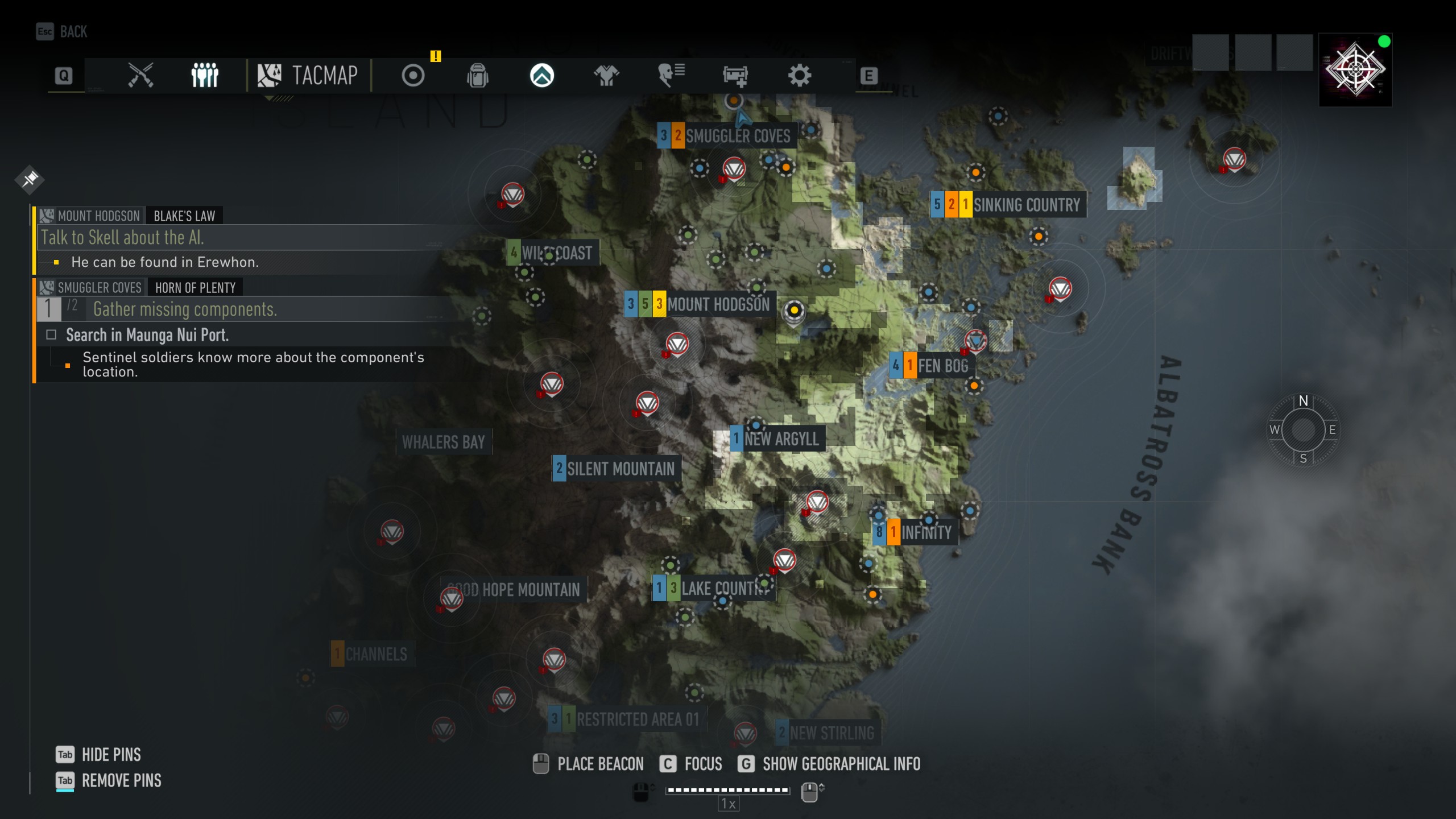
Task: Open the Loadout weapons tab icon
Action: (142, 75)
